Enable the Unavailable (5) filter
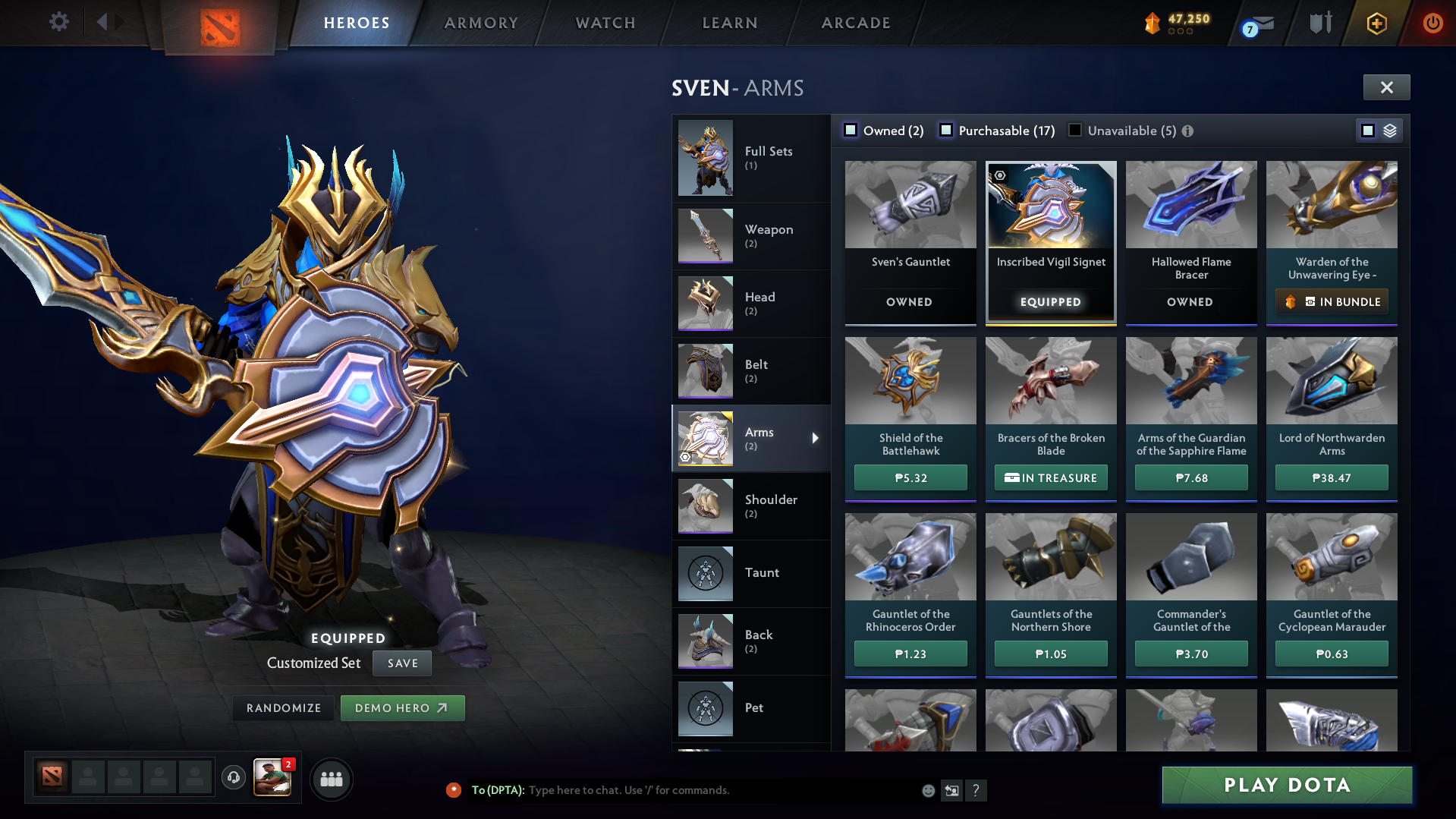The image size is (1456, 819). (1075, 130)
